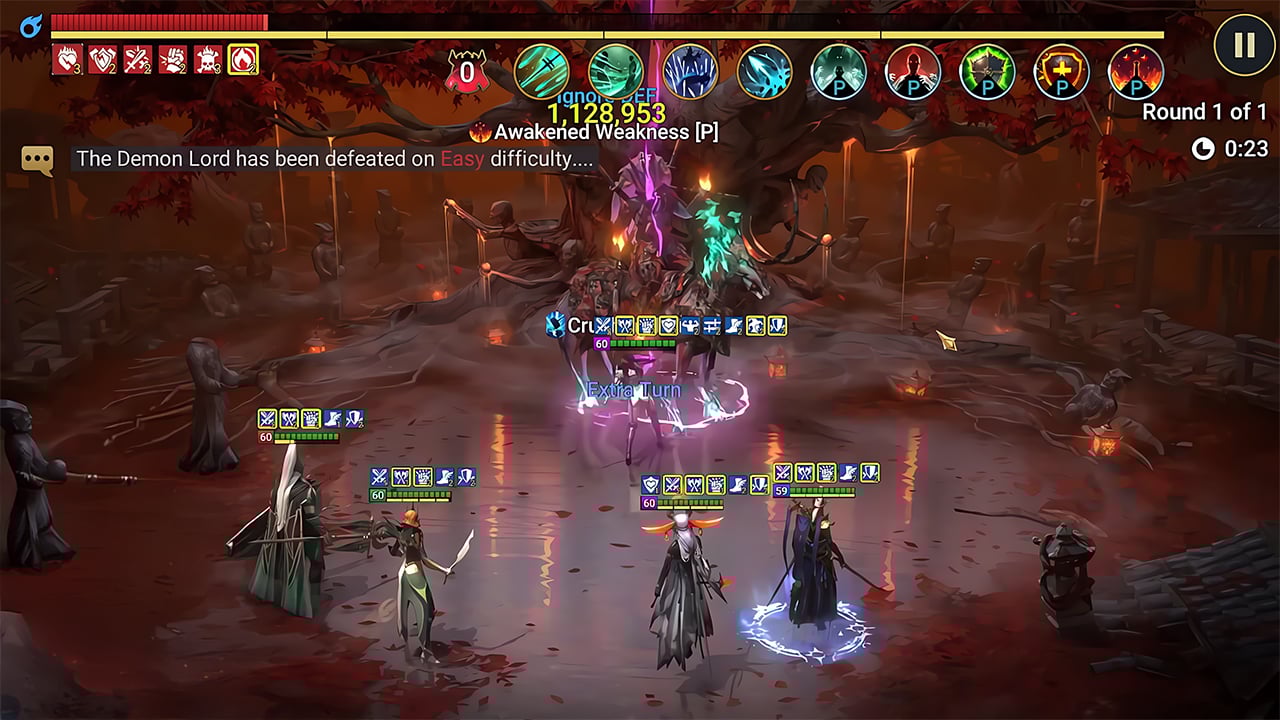
Task: Inspect the yellow-bordered flame debuff
Action: tap(243, 60)
